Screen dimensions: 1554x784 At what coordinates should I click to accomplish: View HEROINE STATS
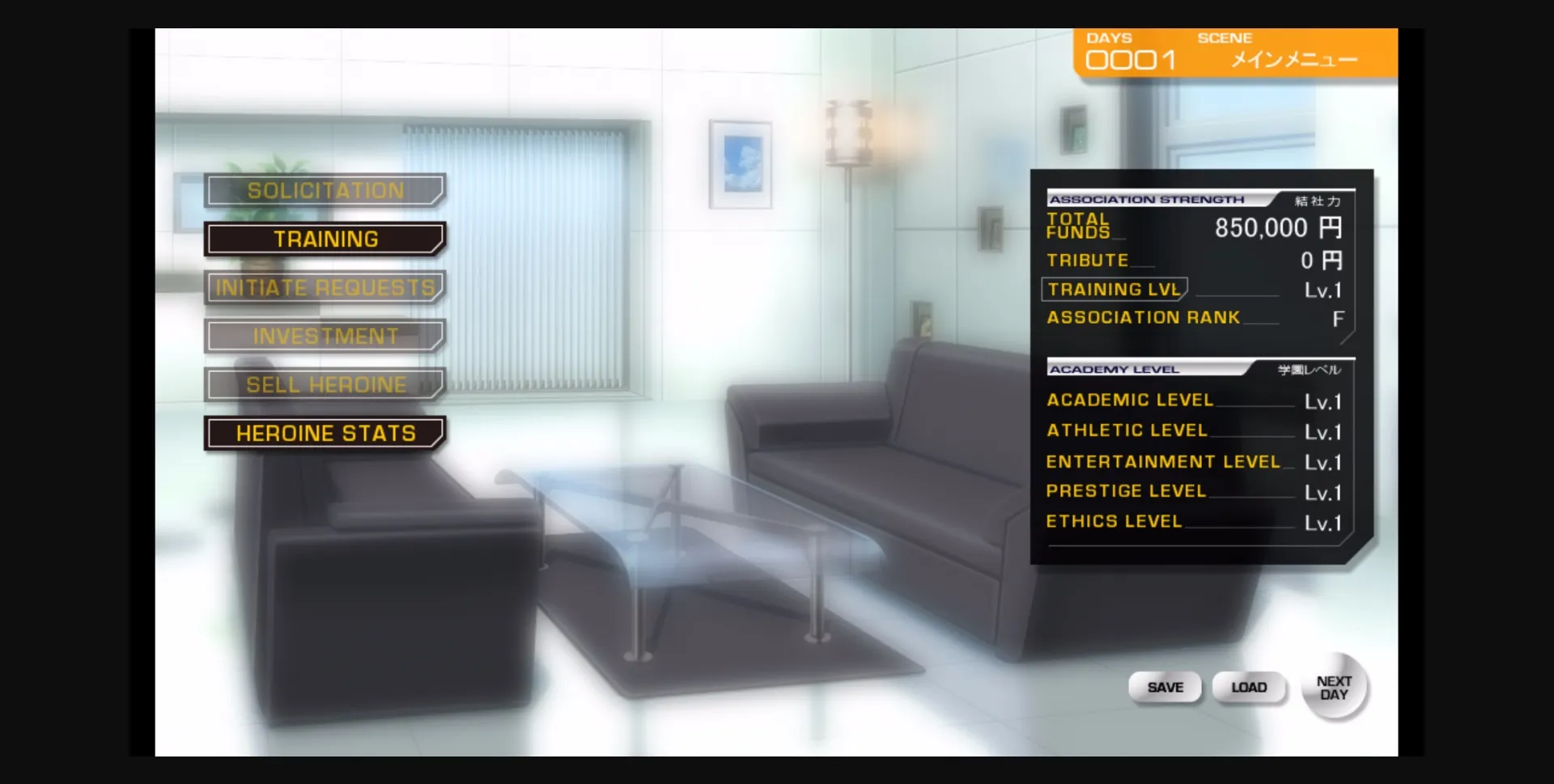point(325,433)
